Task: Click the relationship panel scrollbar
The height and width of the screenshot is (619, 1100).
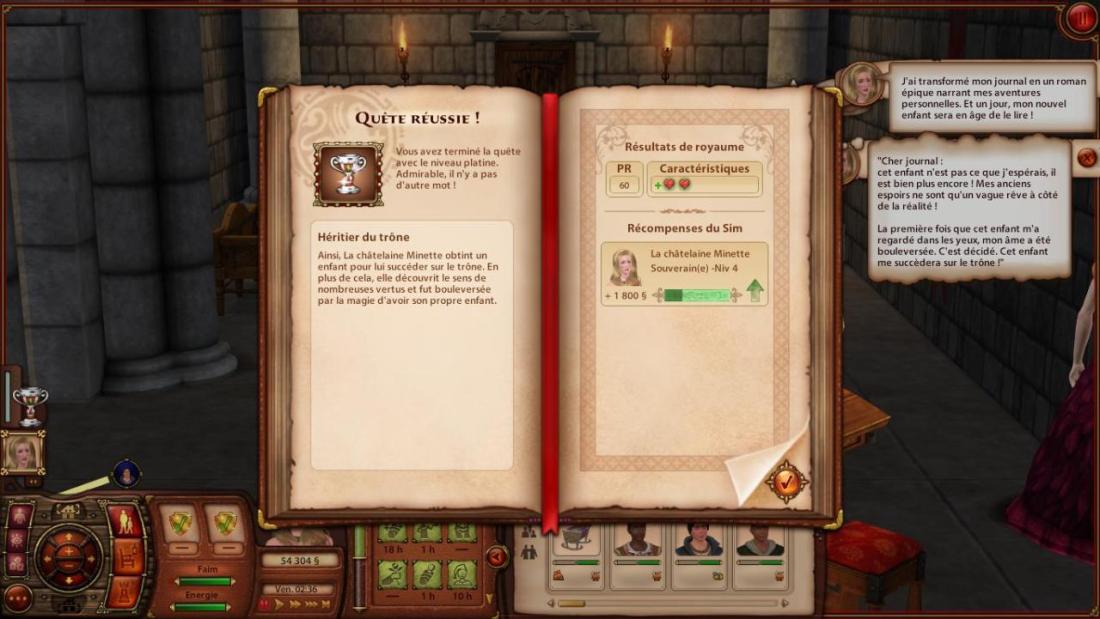Action: (572, 603)
